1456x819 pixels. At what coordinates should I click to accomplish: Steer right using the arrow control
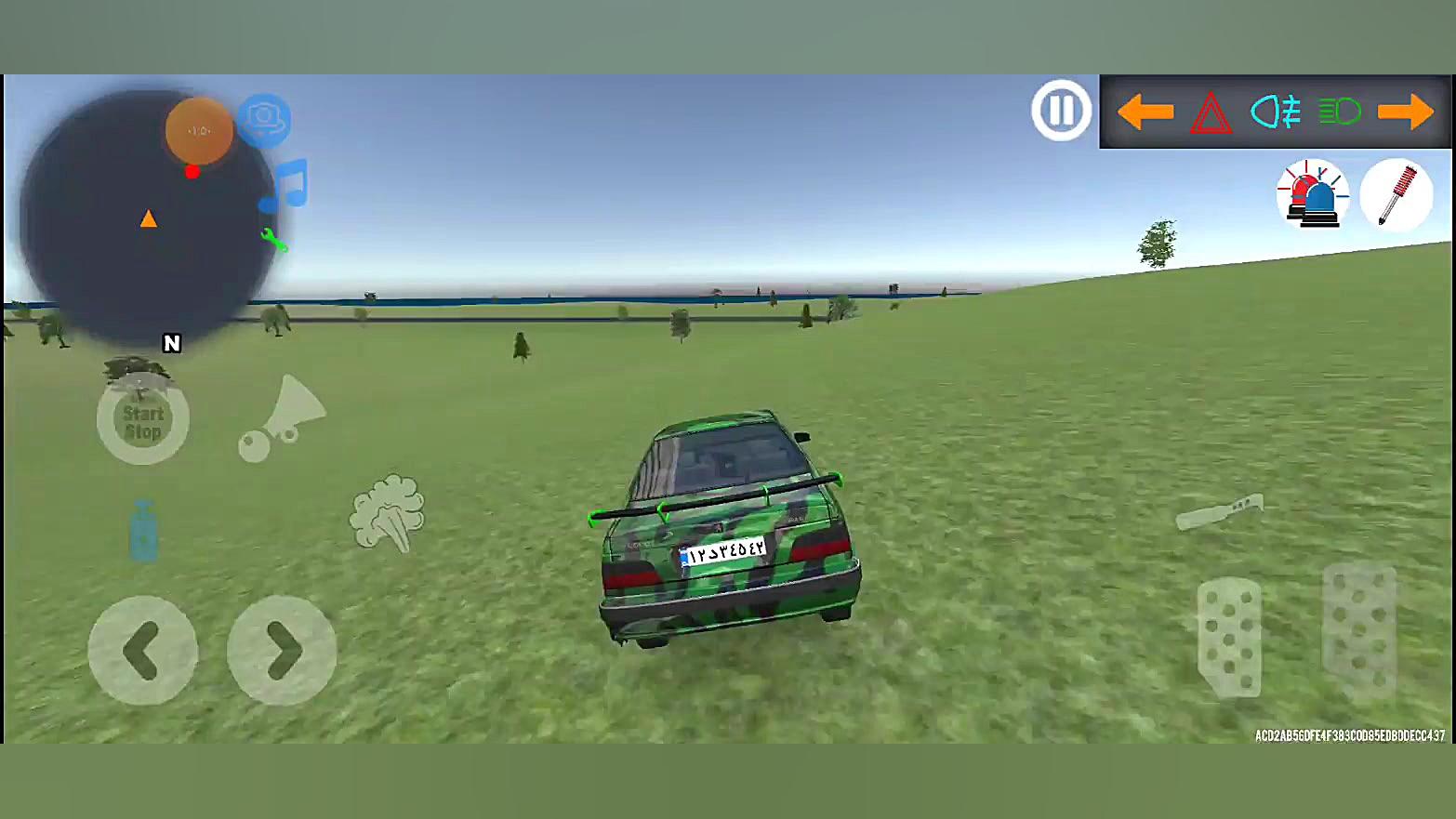(x=281, y=651)
